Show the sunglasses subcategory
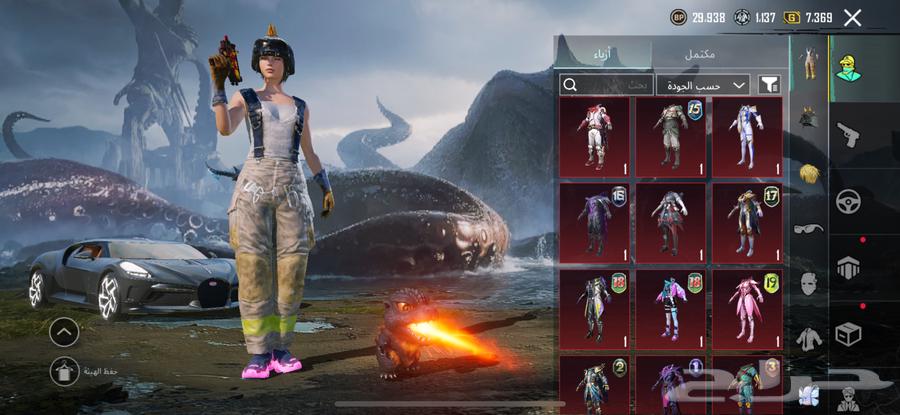The width and height of the screenshot is (900, 415). pos(808,228)
